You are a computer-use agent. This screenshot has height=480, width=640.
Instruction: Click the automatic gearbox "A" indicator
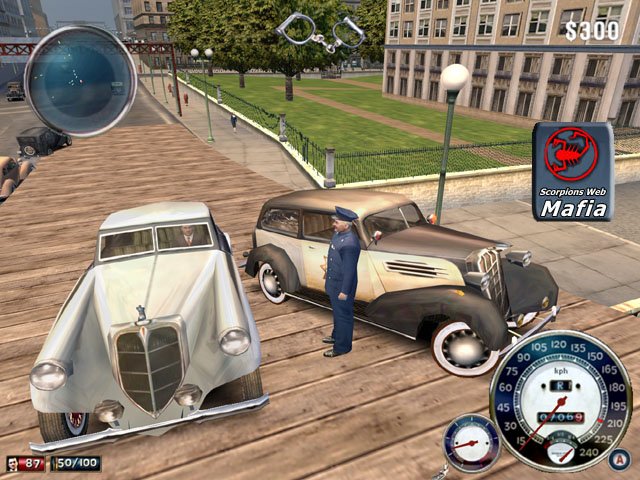[x=620, y=459]
